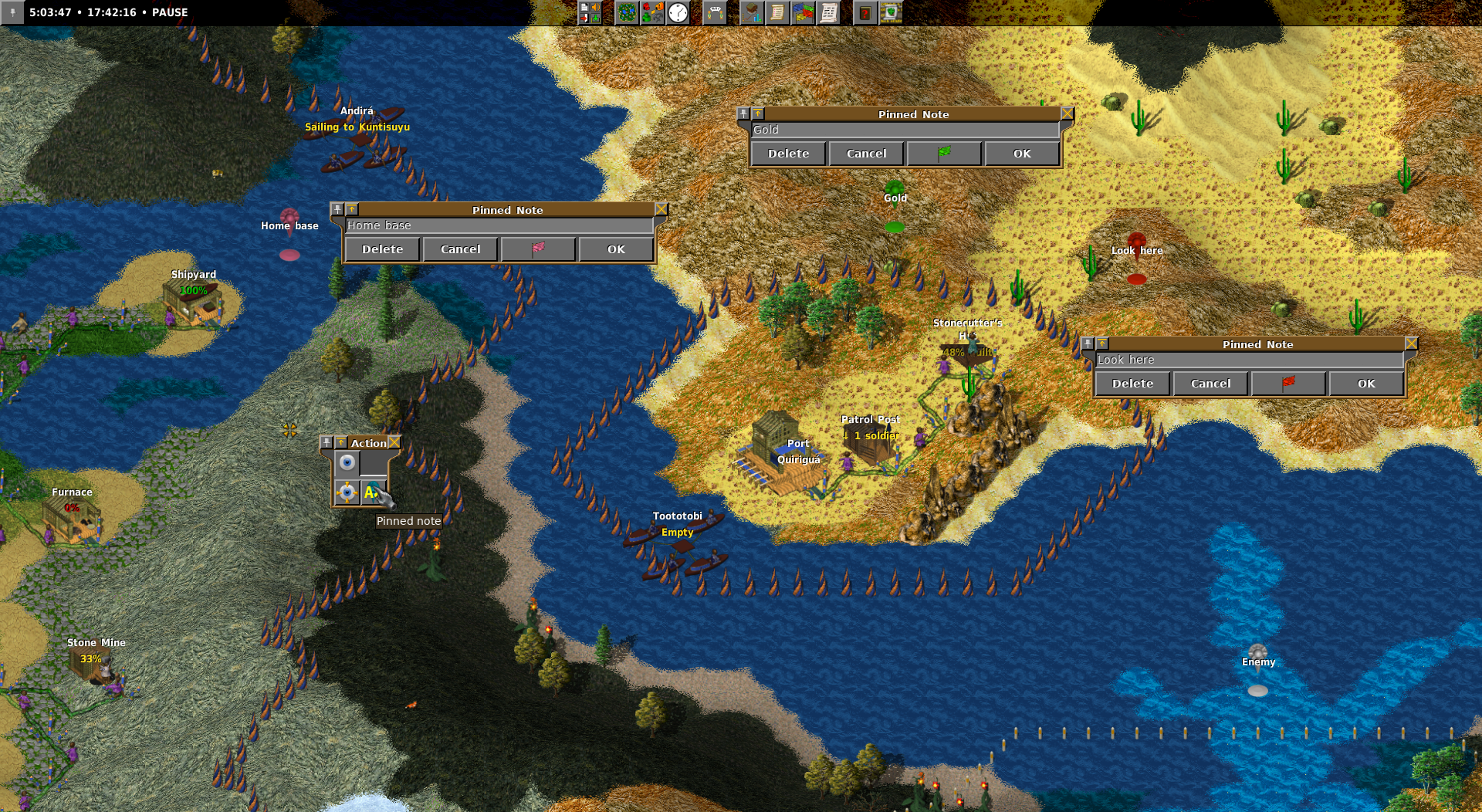Select the Pinned note action button
Image resolution: width=1482 pixels, height=812 pixels.
click(373, 492)
